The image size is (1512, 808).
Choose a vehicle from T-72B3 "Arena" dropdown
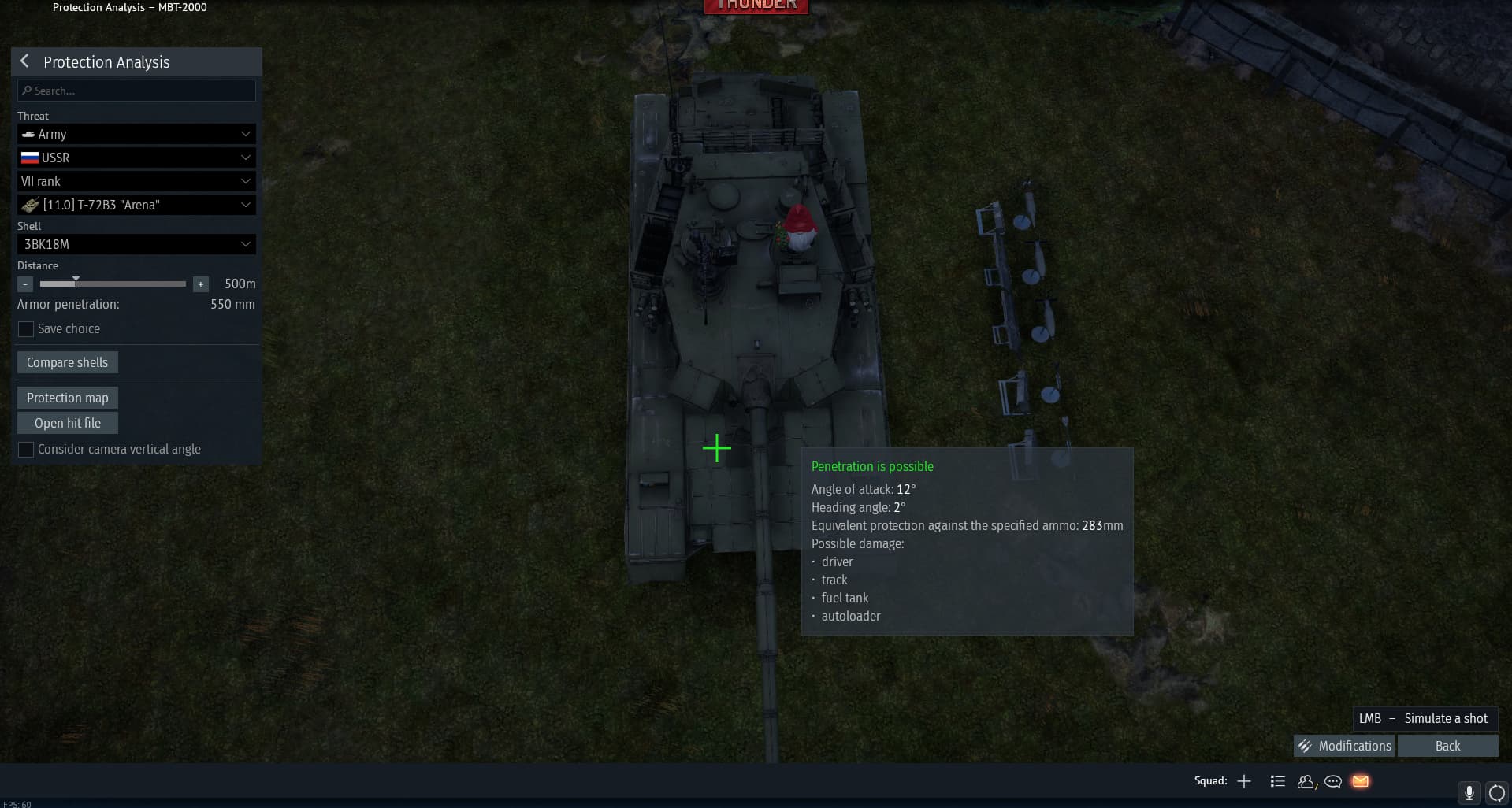tap(136, 205)
